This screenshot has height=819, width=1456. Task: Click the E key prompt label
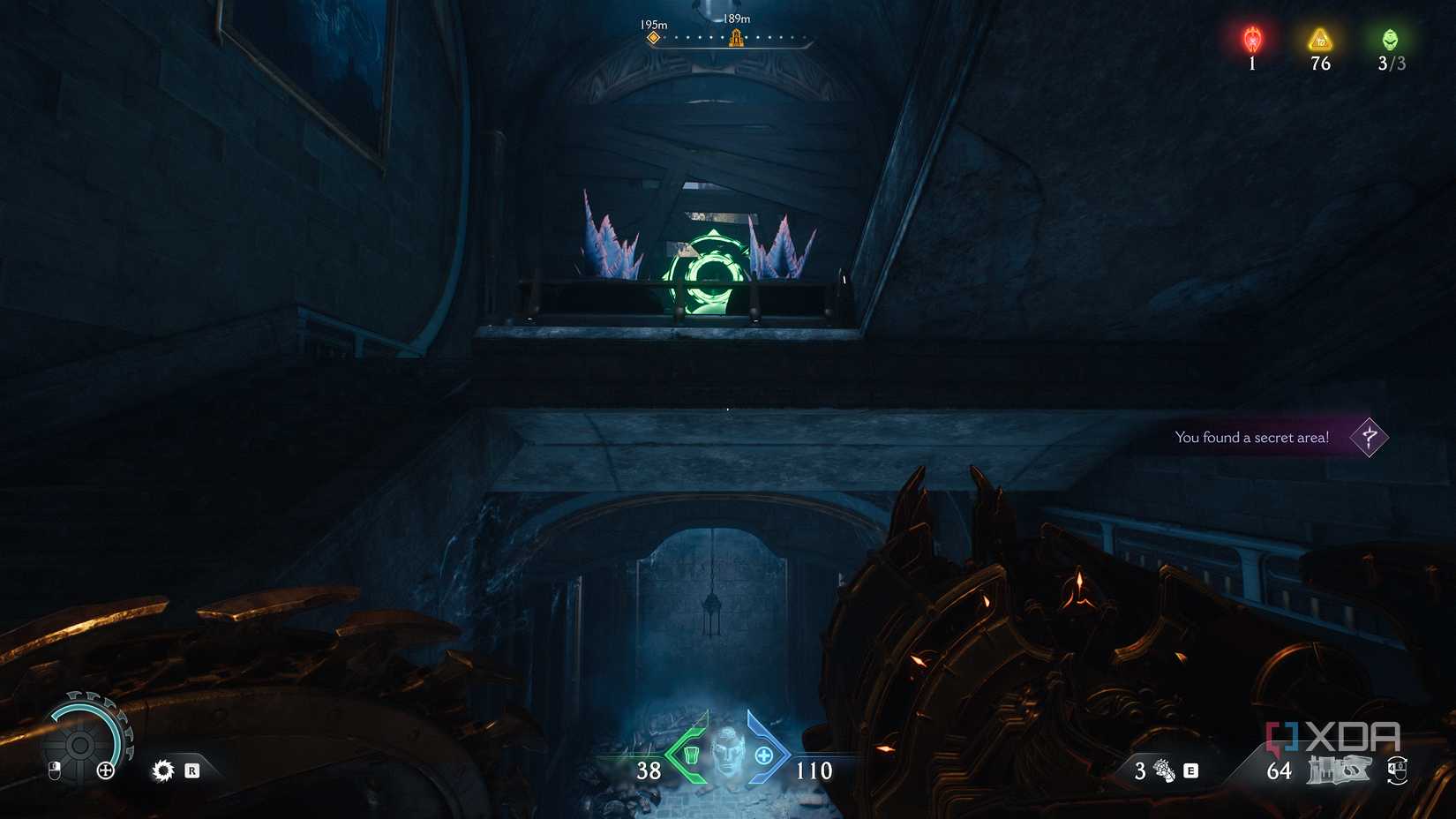point(1192,770)
